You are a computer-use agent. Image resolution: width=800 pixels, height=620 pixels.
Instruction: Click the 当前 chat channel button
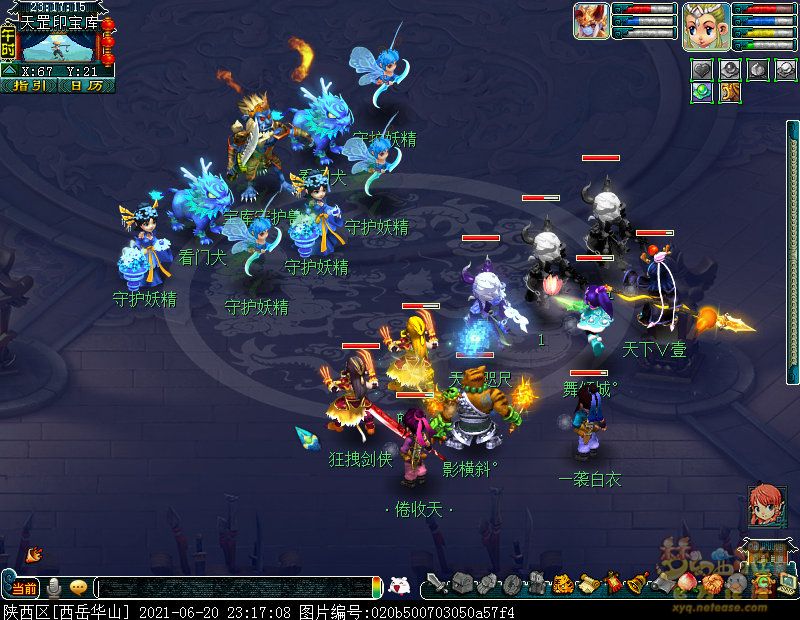point(25,587)
